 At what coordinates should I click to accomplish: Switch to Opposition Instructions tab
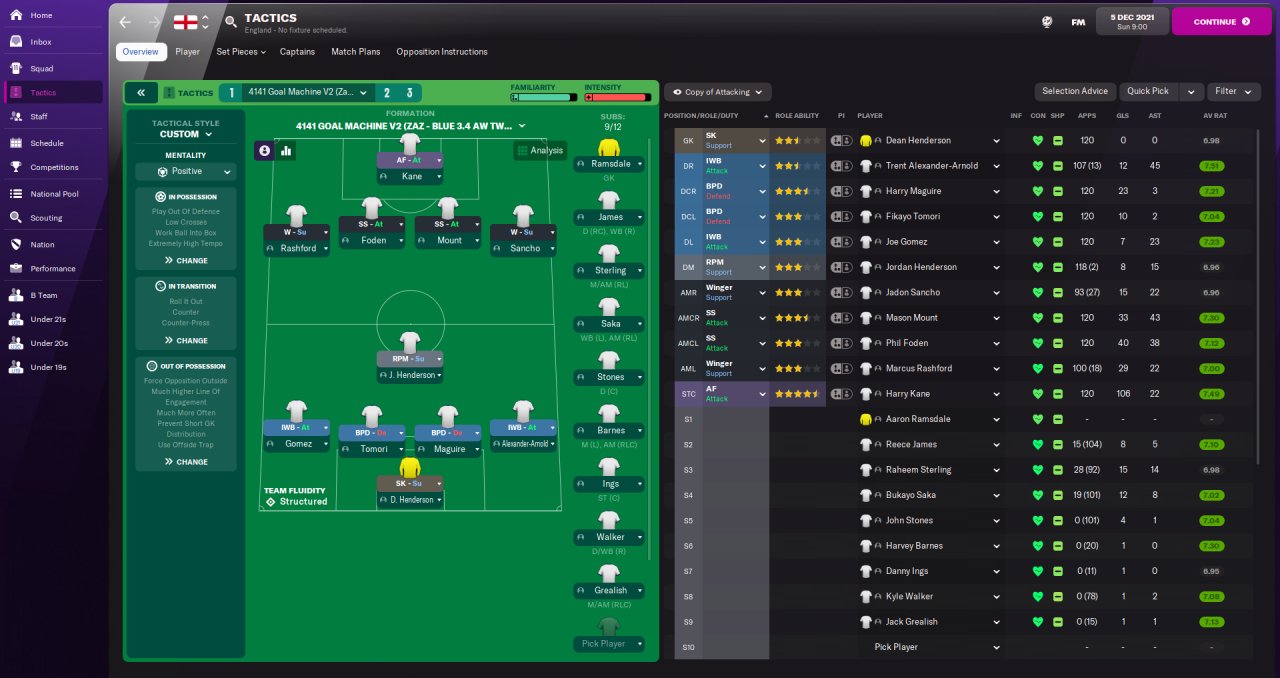click(x=441, y=52)
